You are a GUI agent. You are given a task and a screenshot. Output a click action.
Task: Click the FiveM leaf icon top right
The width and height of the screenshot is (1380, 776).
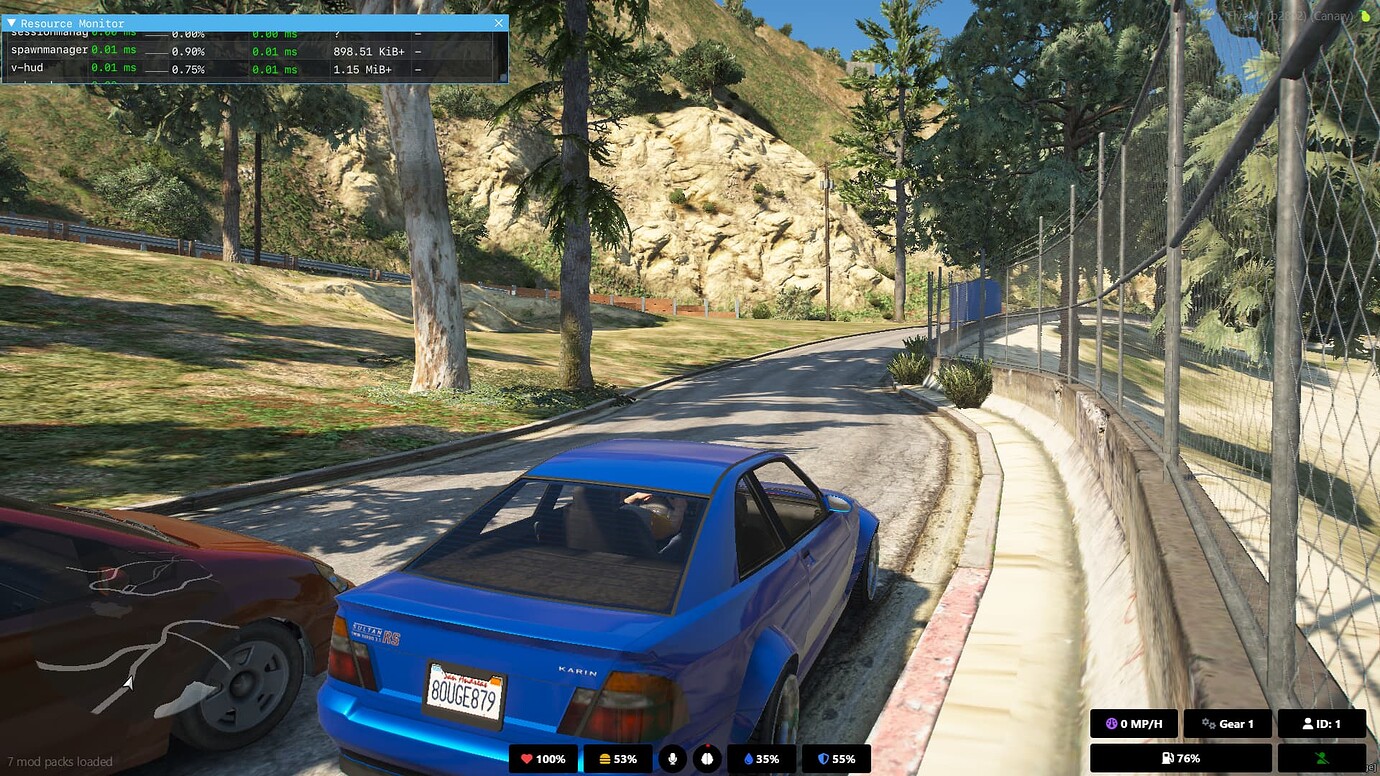pos(1366,16)
